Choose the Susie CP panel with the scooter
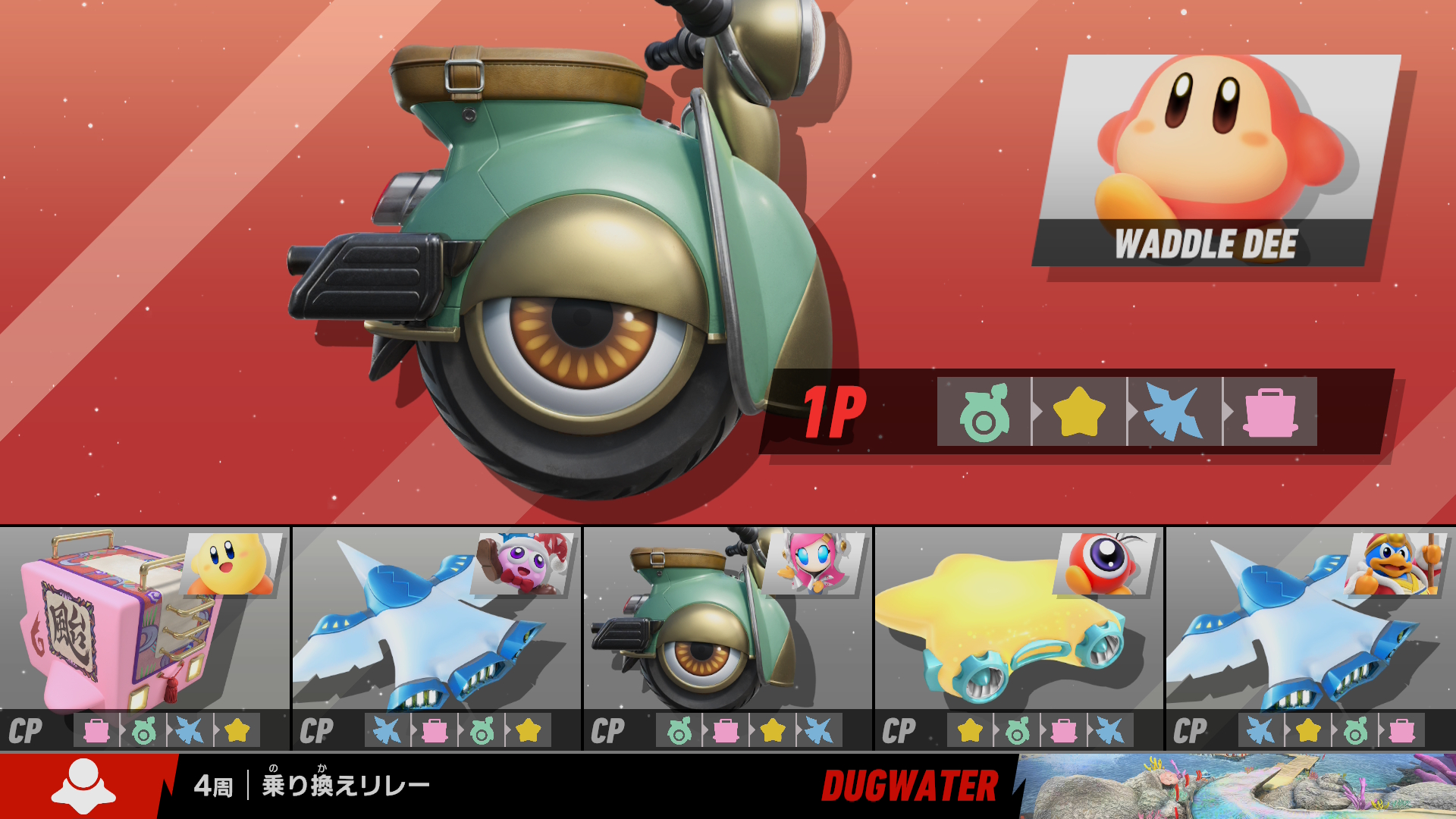The height and width of the screenshot is (819, 1456). click(727, 637)
